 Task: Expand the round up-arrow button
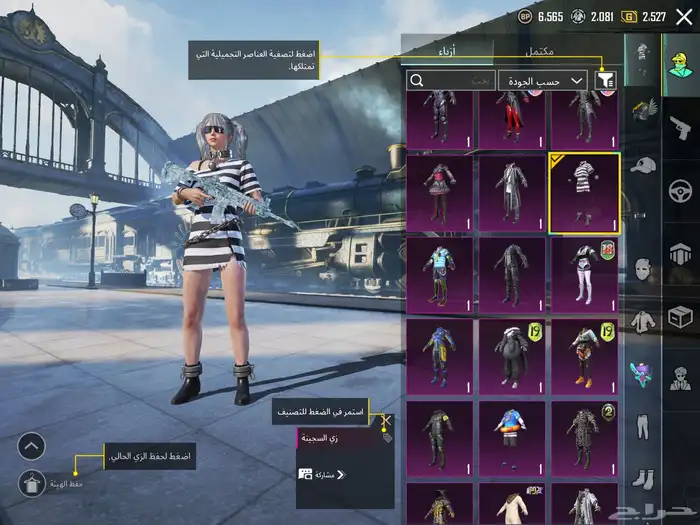pyautogui.click(x=32, y=446)
